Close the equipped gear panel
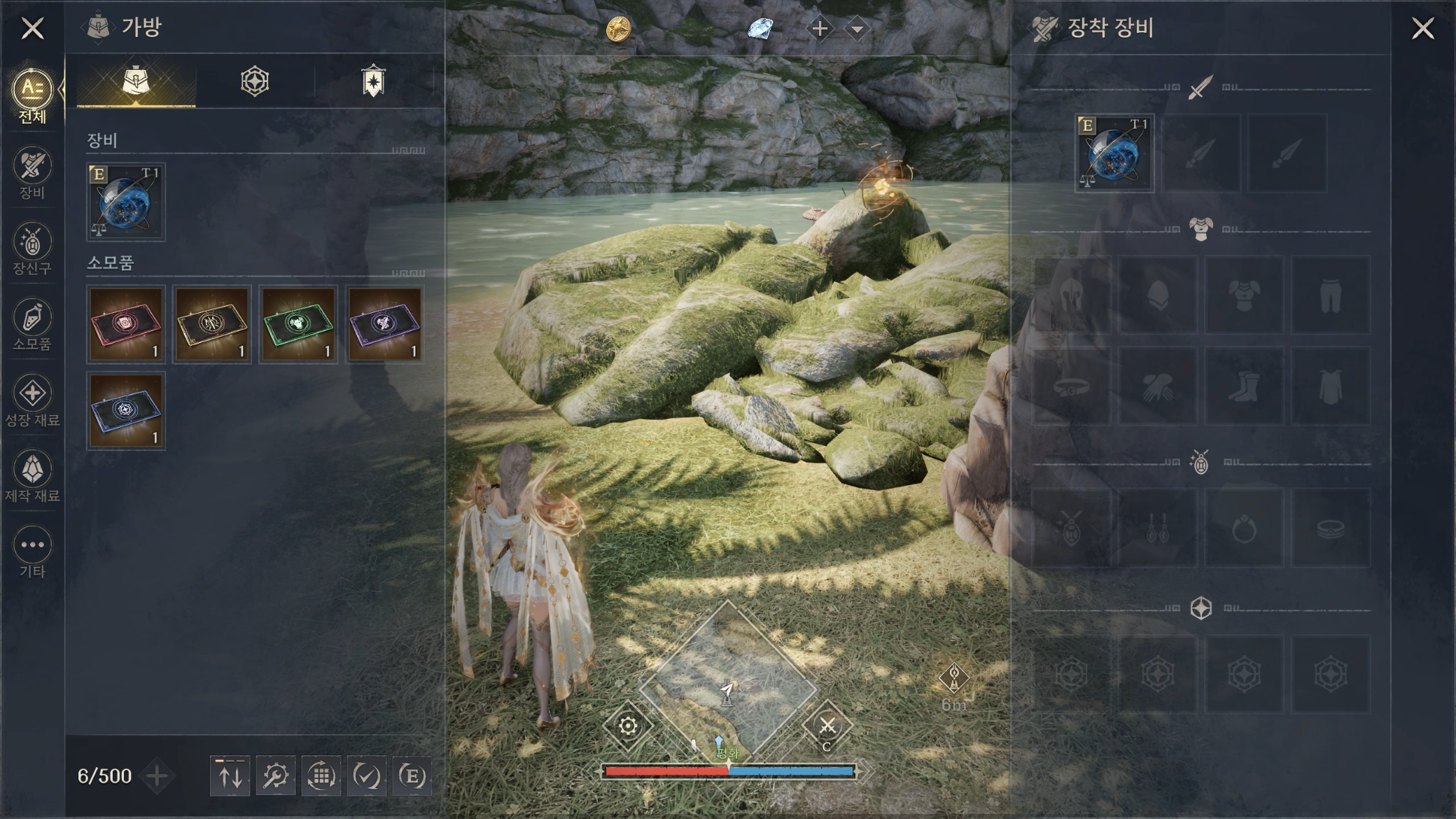1456x819 pixels. [1422, 29]
